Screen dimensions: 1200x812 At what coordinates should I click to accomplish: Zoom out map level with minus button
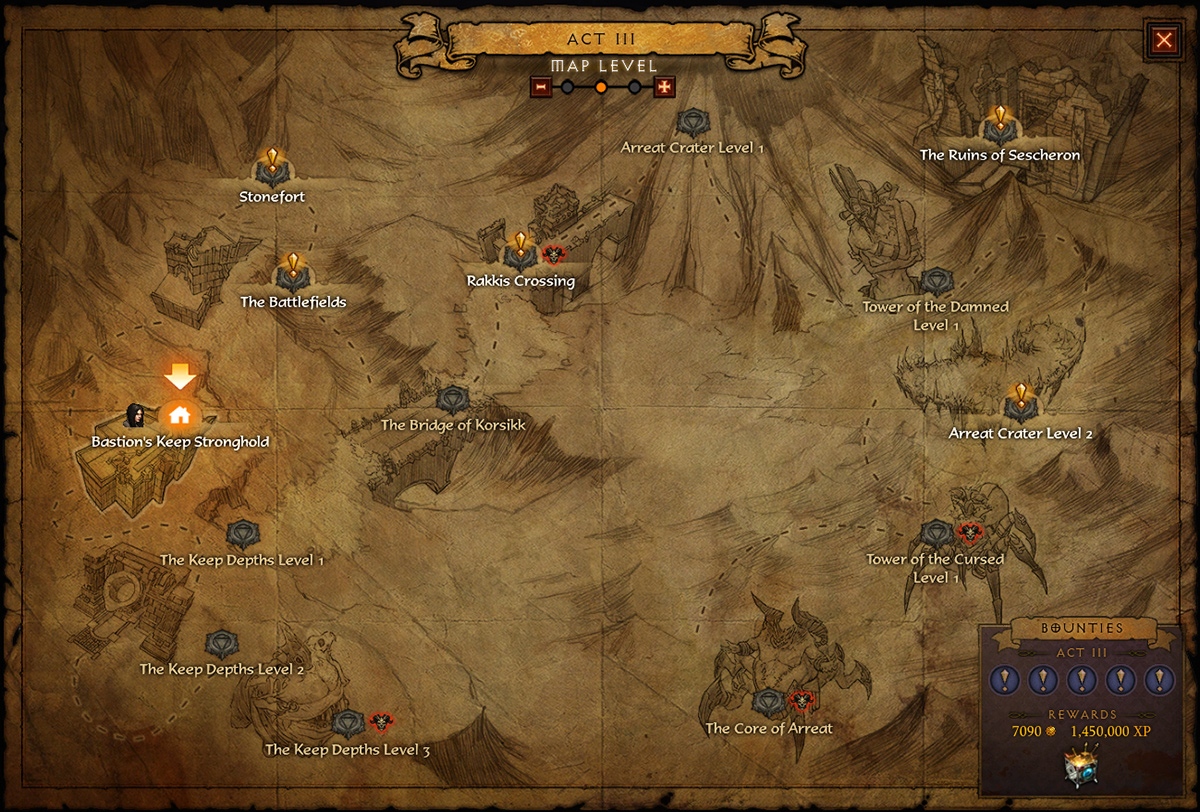(x=541, y=88)
